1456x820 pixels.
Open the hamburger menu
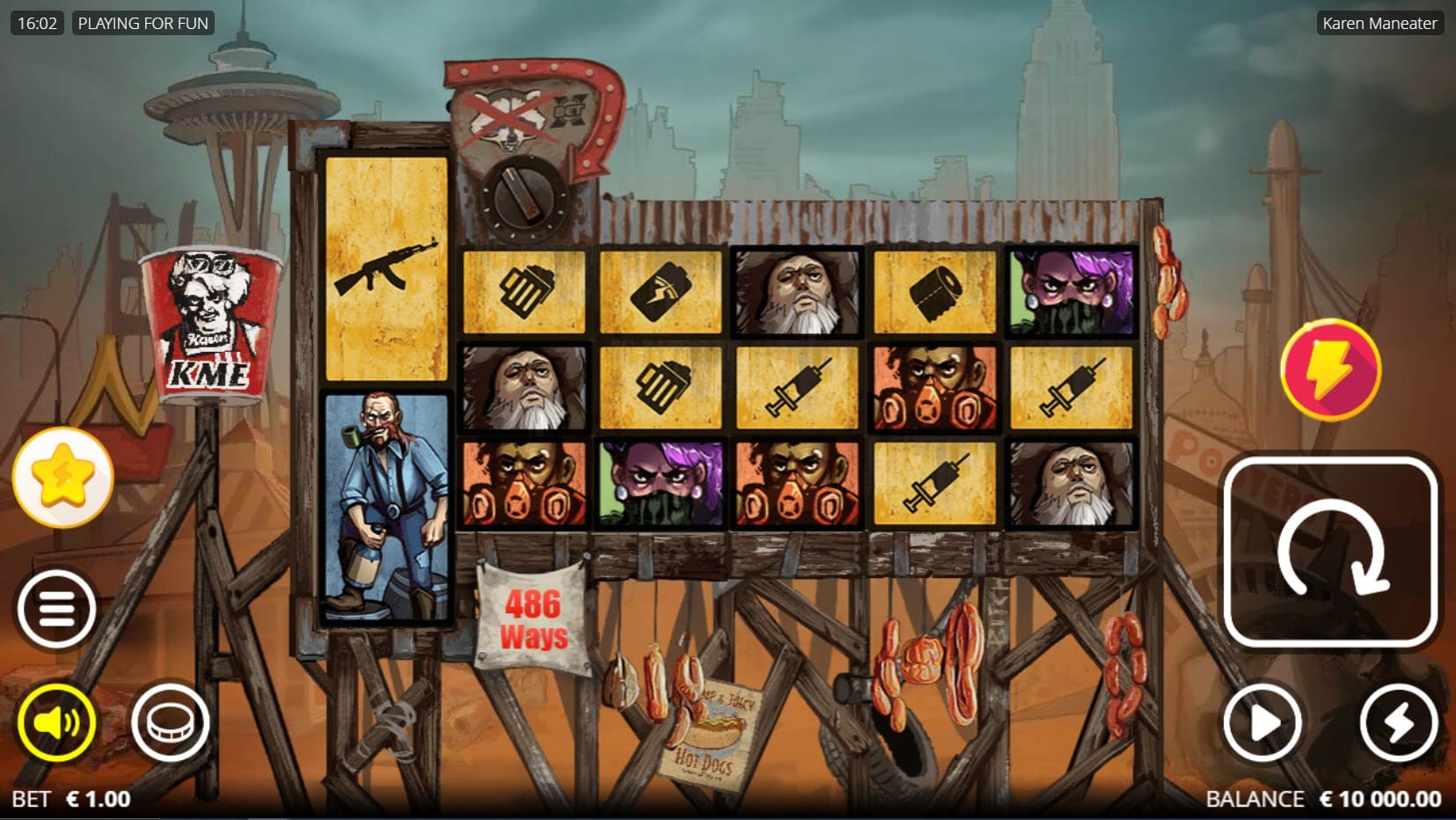tap(57, 609)
